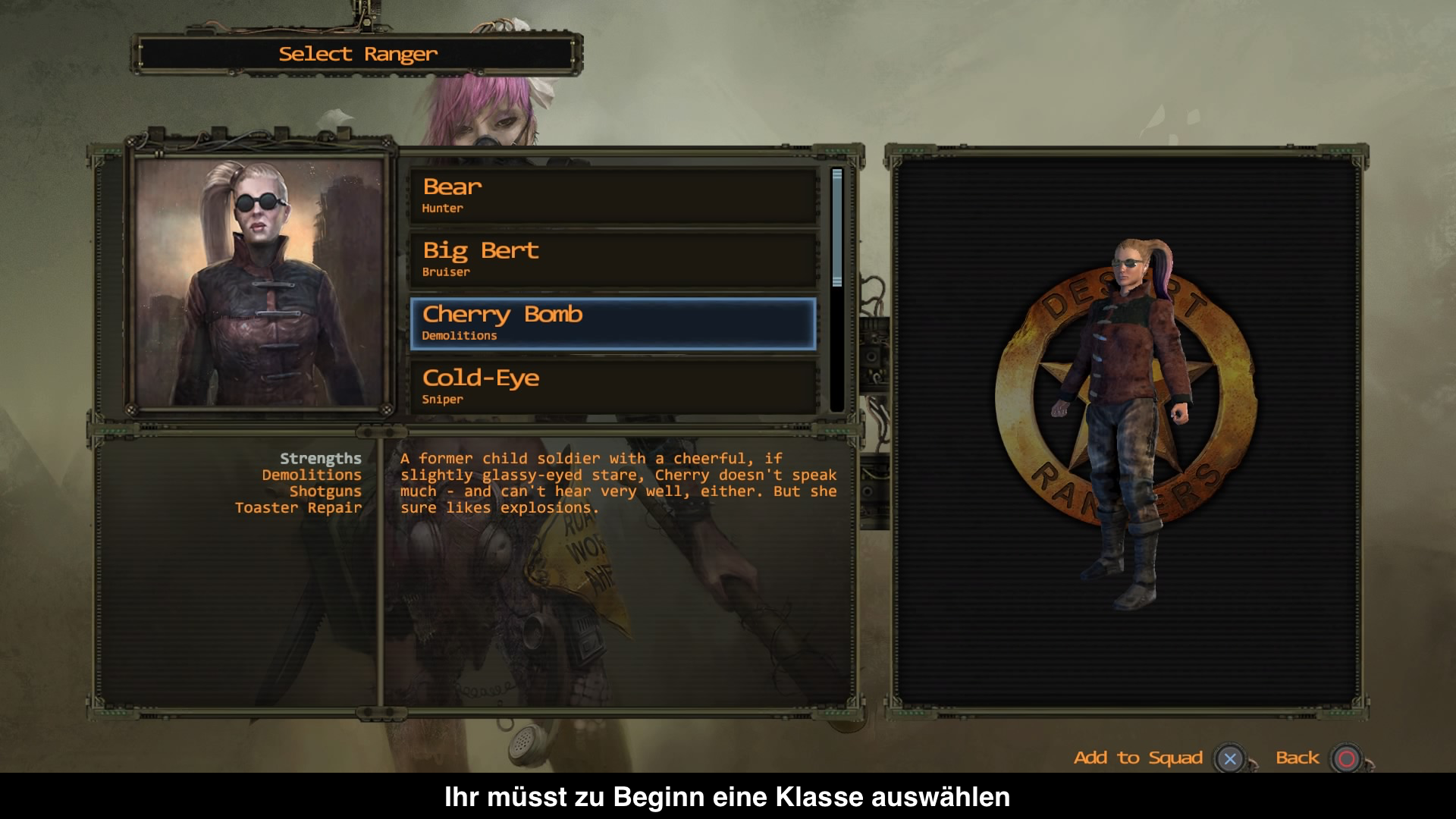The height and width of the screenshot is (819, 1456).
Task: Click Cherry Bomb's portrait image
Action: pyautogui.click(x=259, y=282)
